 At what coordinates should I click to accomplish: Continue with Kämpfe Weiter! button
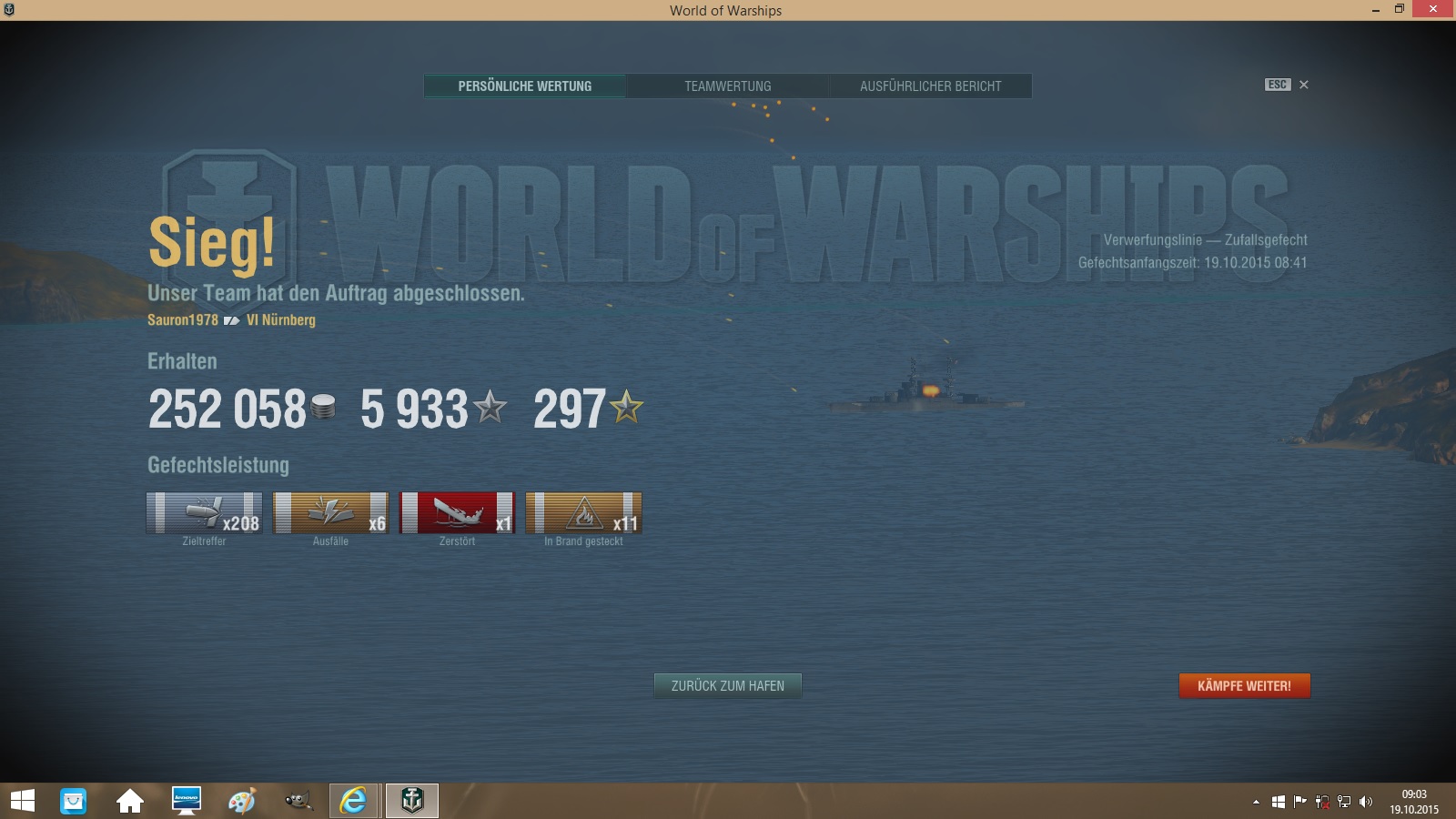click(1244, 686)
